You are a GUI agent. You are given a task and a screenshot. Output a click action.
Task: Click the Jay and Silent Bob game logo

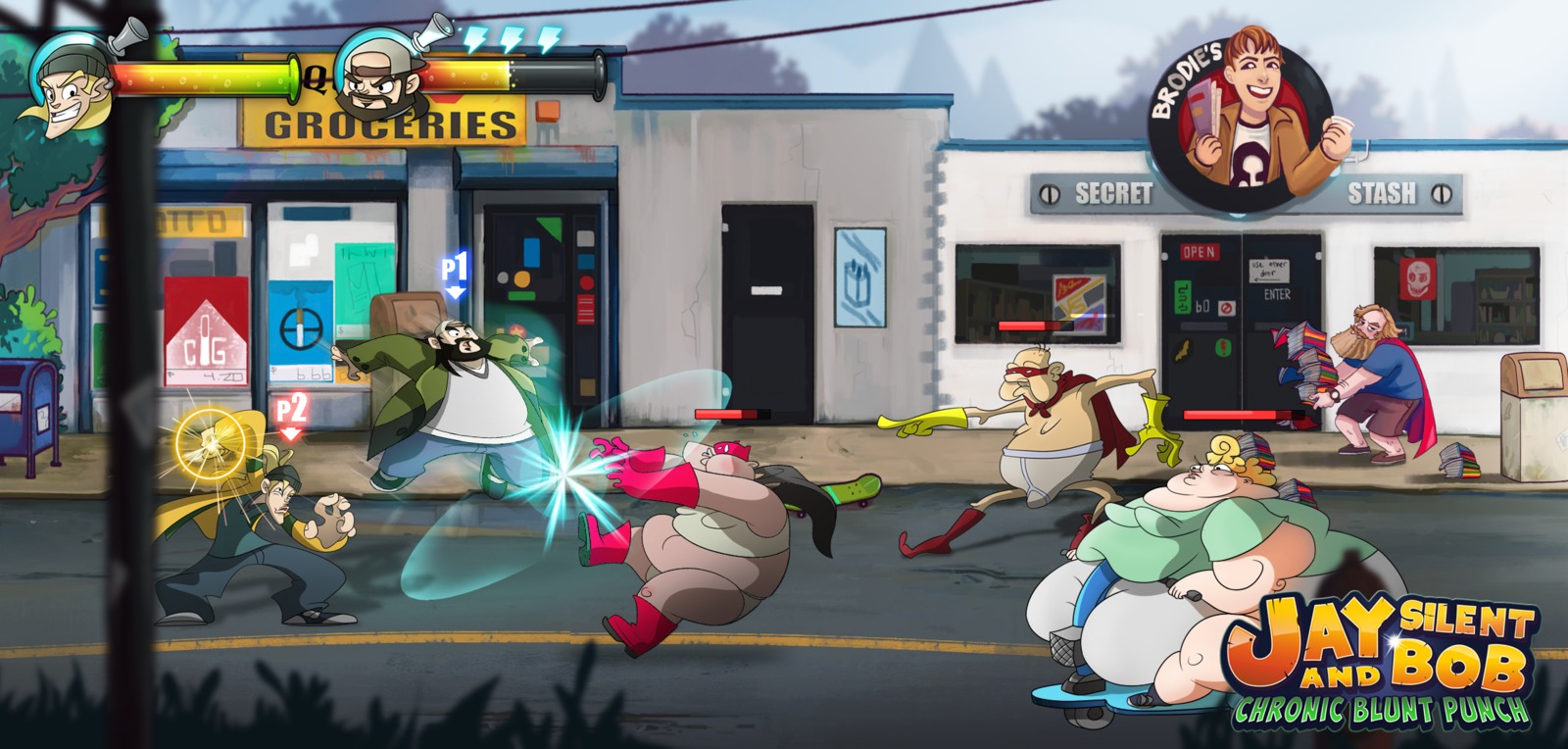pyautogui.click(x=1382, y=642)
